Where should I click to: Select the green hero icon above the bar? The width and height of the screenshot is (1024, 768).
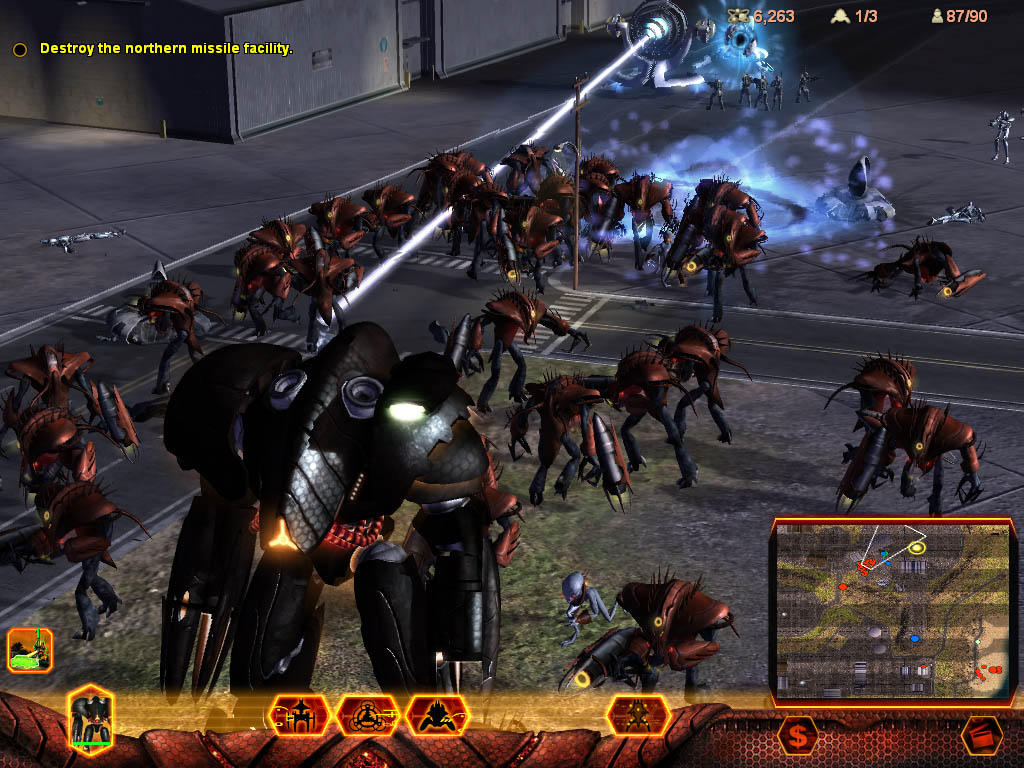coord(30,650)
